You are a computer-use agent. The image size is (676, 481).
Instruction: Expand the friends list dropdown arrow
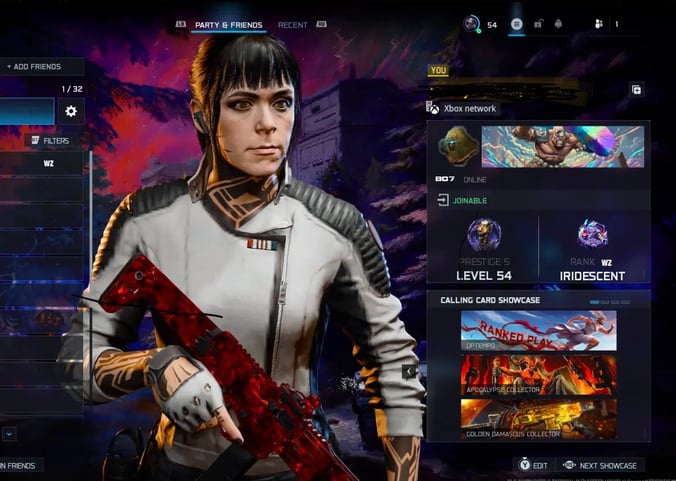pos(8,434)
